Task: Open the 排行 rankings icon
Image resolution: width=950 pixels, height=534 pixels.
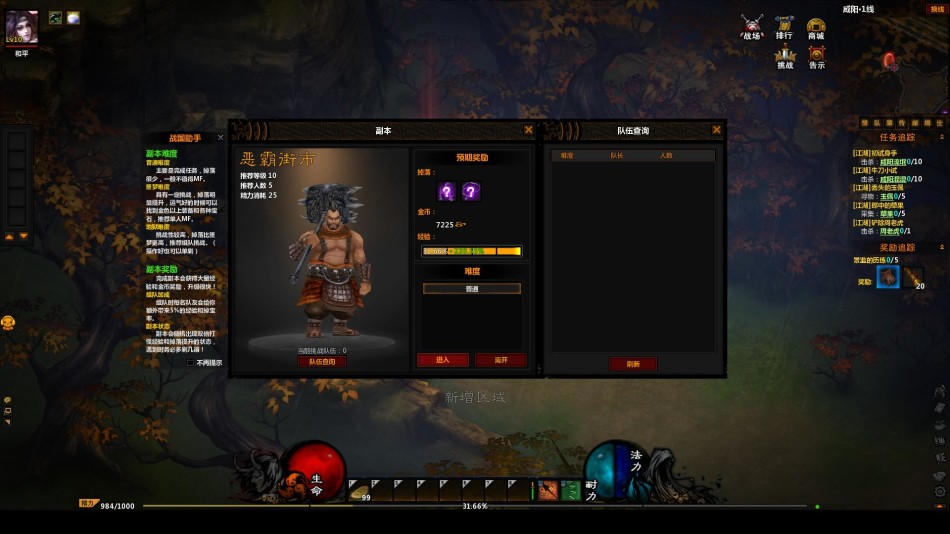Action: click(784, 25)
